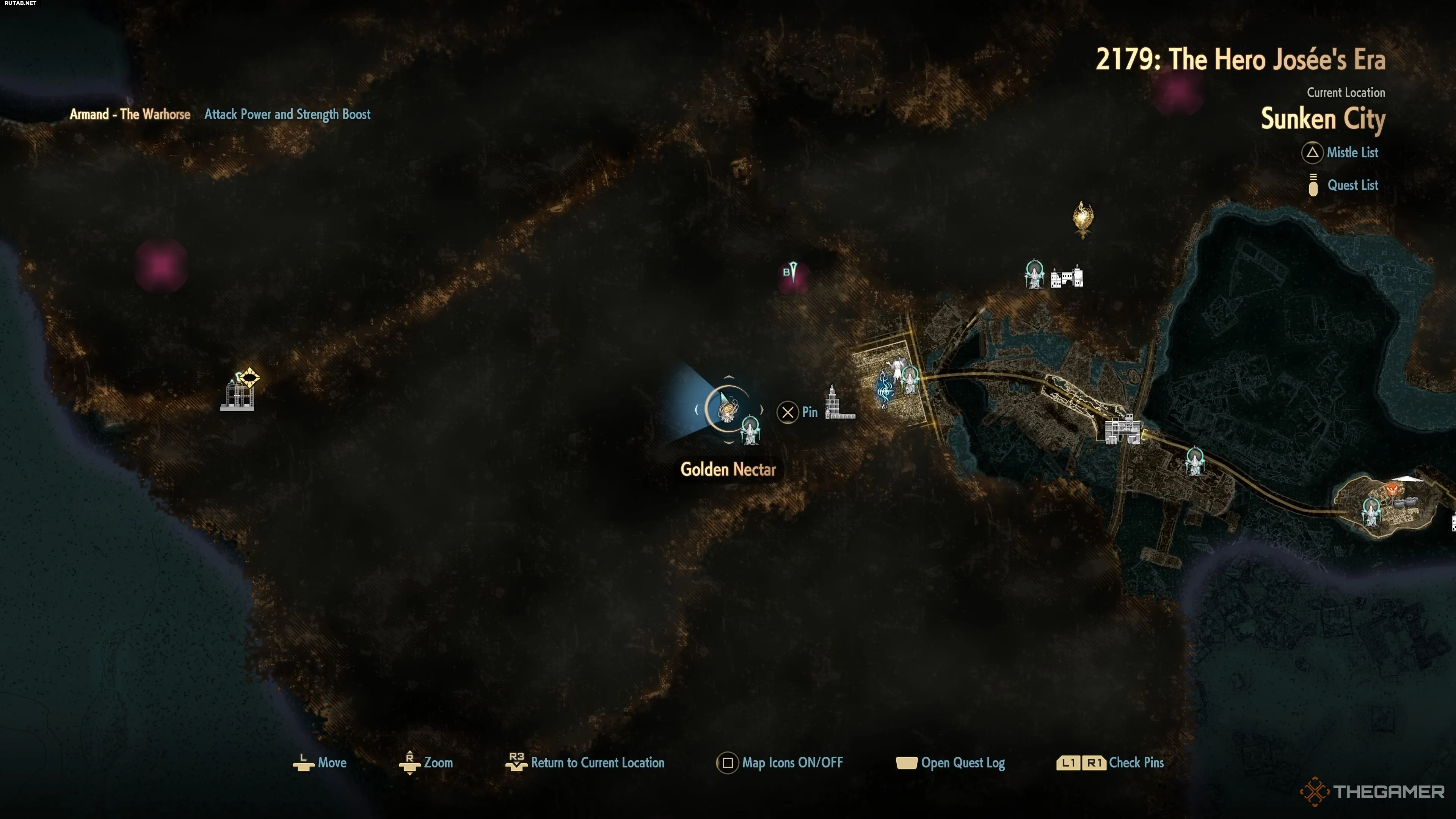Choose the mistle marker beside Golden Nectar
1456x819 pixels.
click(x=750, y=430)
